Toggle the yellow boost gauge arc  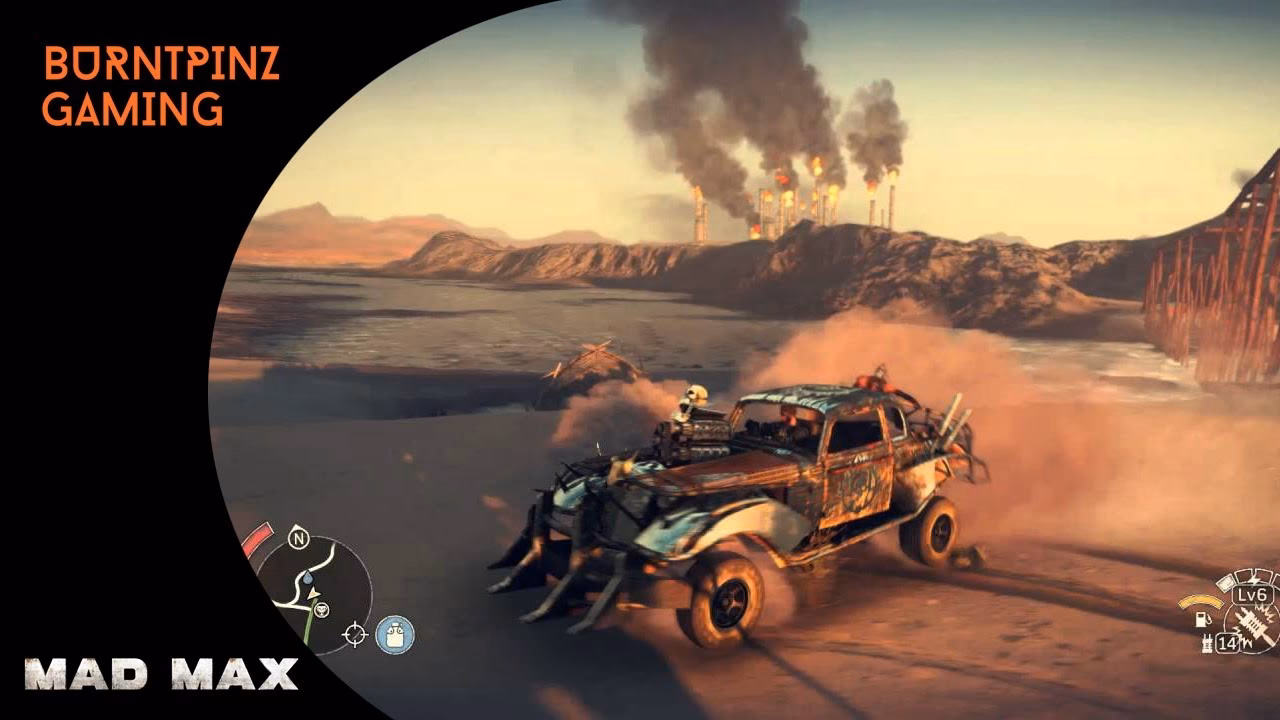pyautogui.click(x=1200, y=600)
